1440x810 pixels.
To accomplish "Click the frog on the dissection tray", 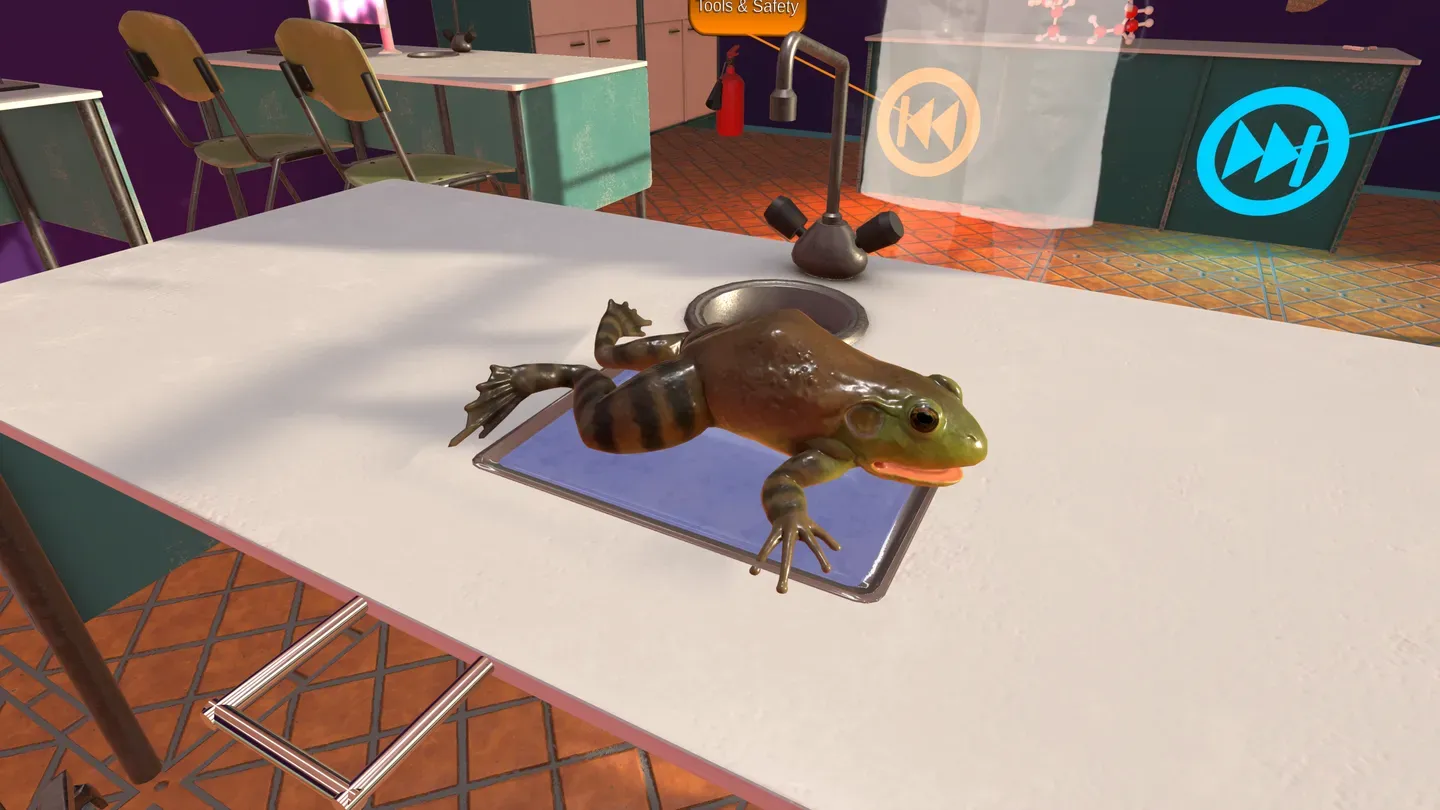I will click(x=790, y=420).
